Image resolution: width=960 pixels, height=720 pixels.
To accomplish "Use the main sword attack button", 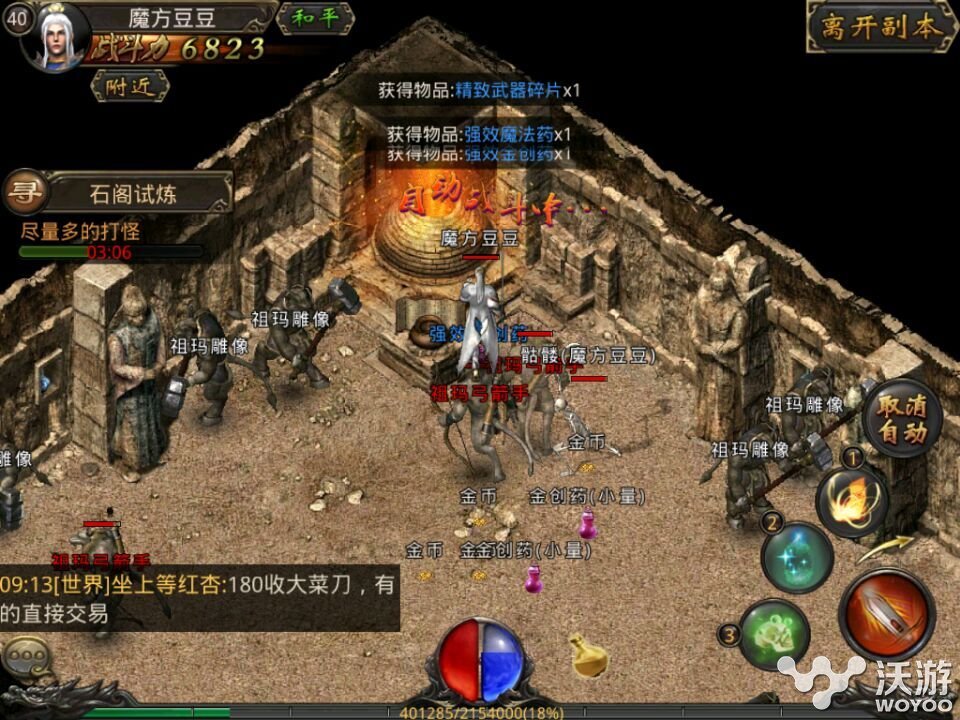I will pos(886,614).
